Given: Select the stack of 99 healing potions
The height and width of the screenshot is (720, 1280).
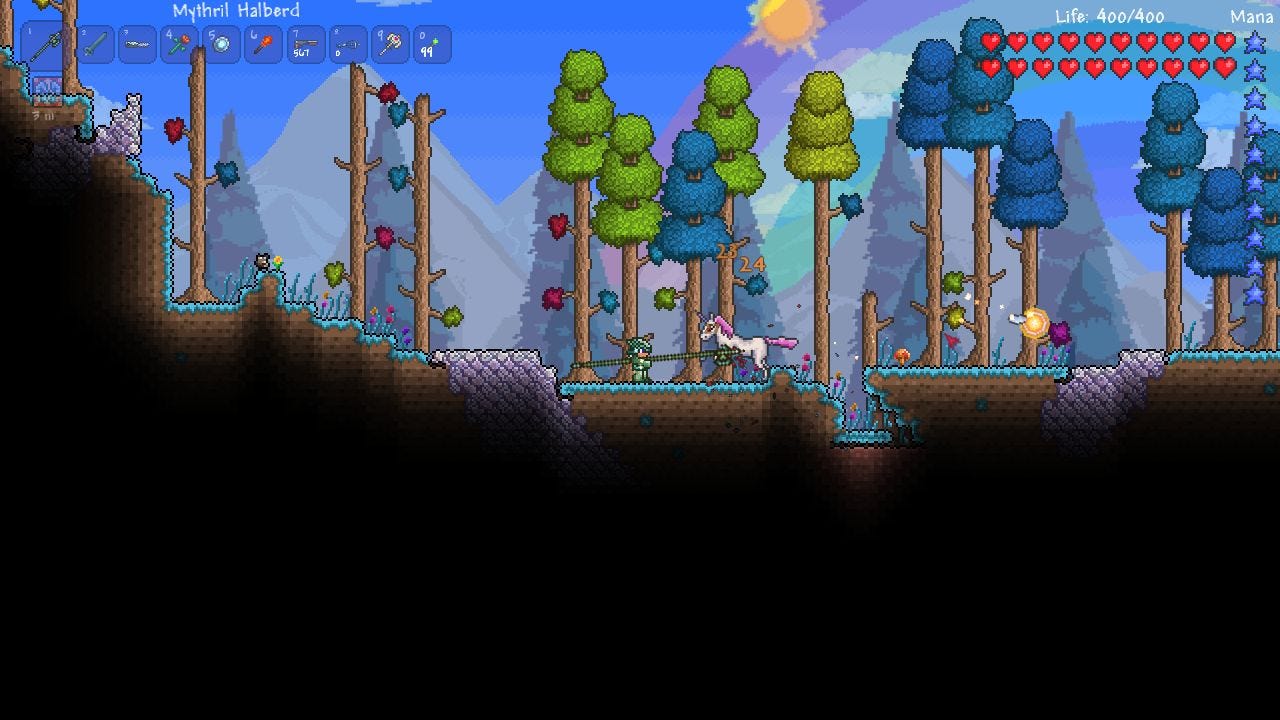Looking at the screenshot, I should tap(432, 45).
